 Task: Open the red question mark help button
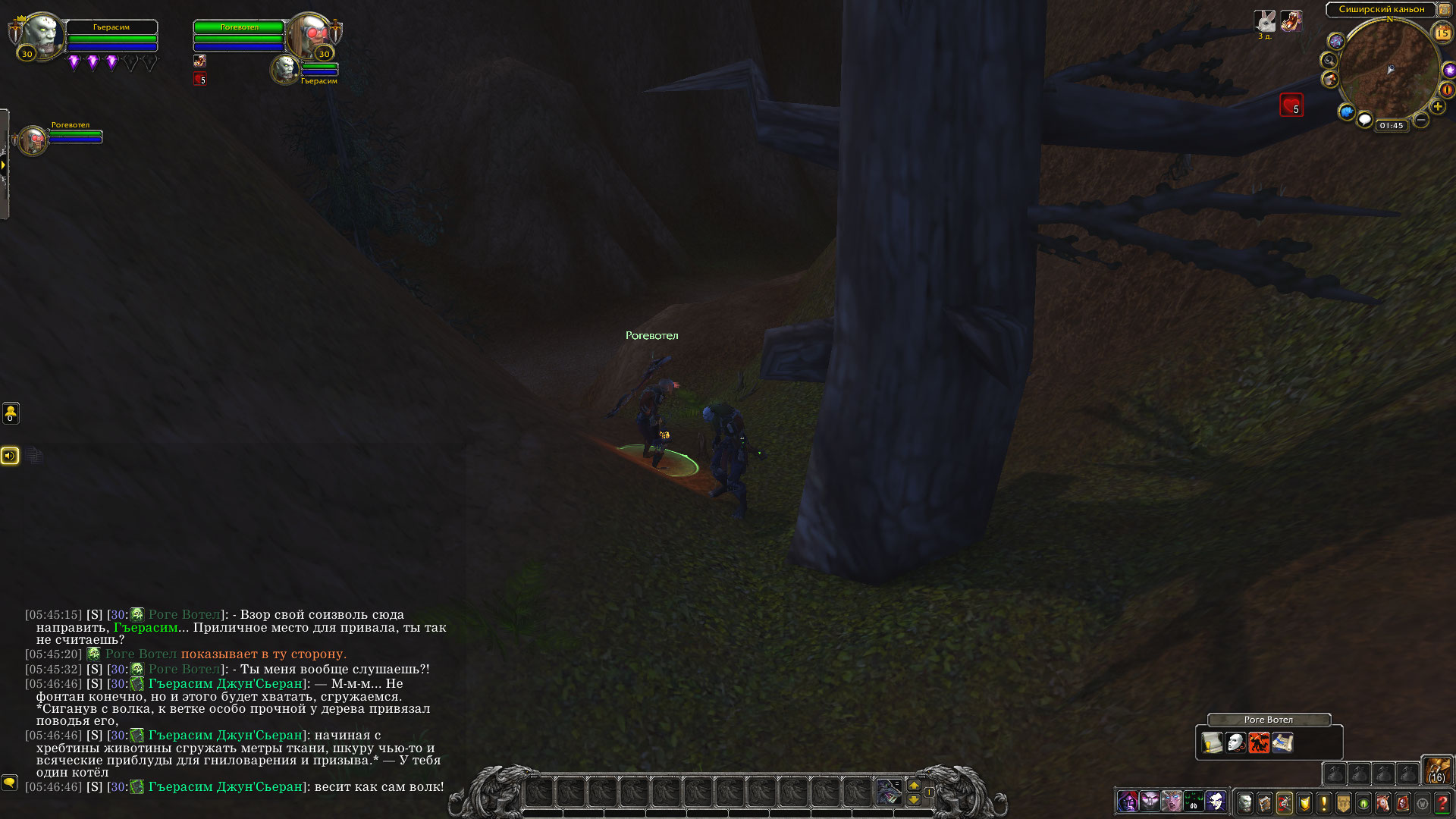coord(1442,802)
